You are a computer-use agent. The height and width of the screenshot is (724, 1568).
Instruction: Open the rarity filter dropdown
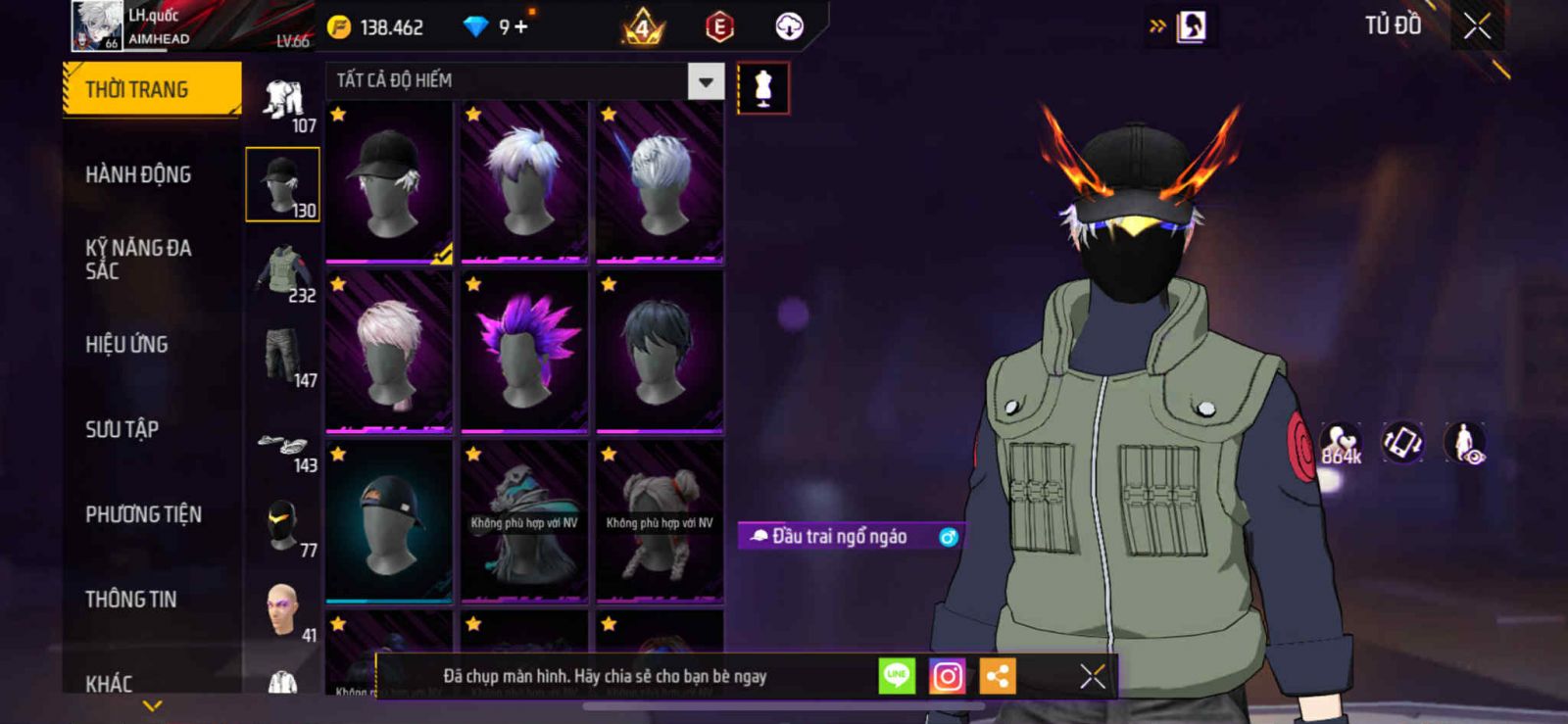706,81
